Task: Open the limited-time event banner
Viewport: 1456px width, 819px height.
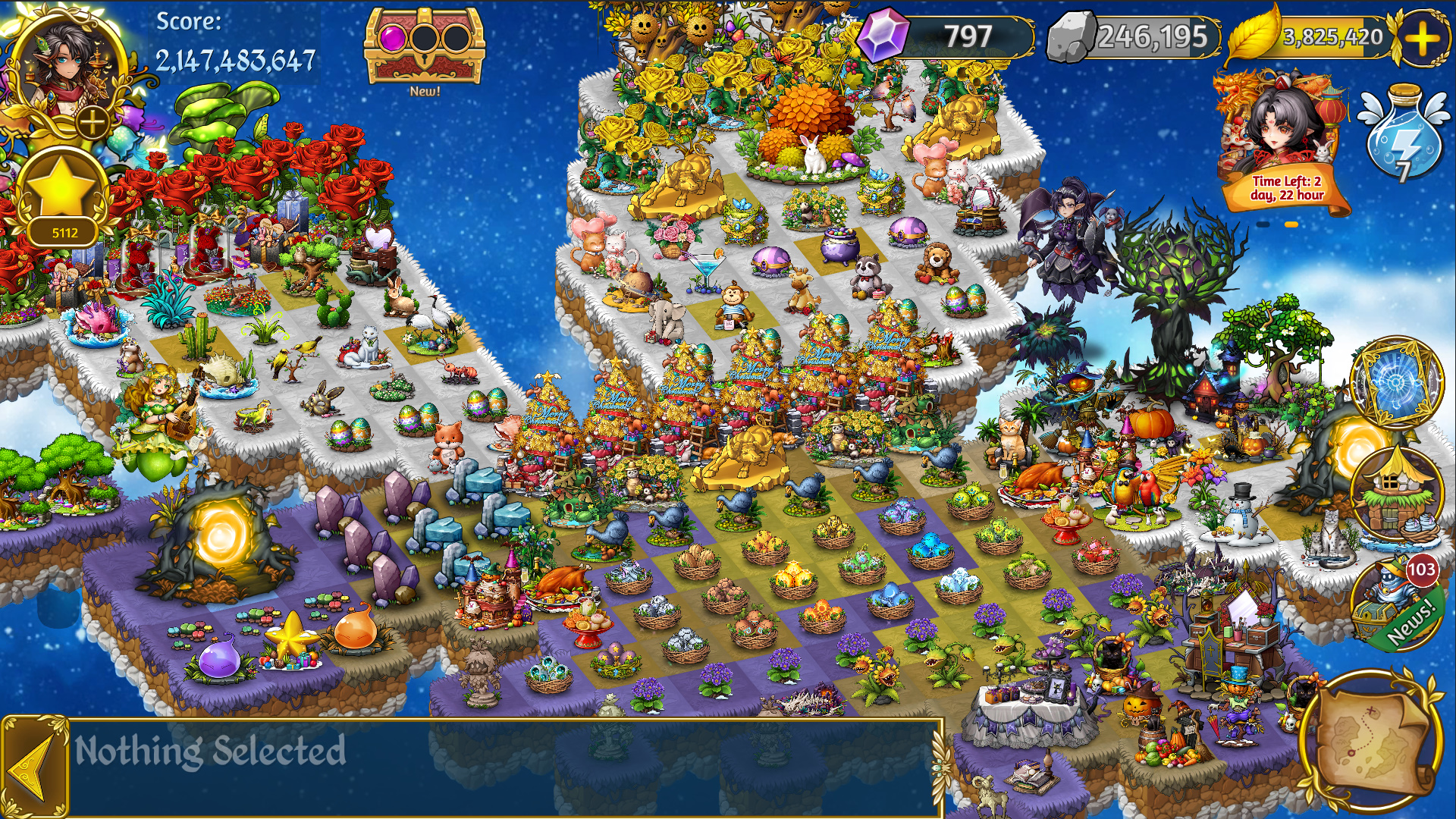Action: pyautogui.click(x=1283, y=144)
